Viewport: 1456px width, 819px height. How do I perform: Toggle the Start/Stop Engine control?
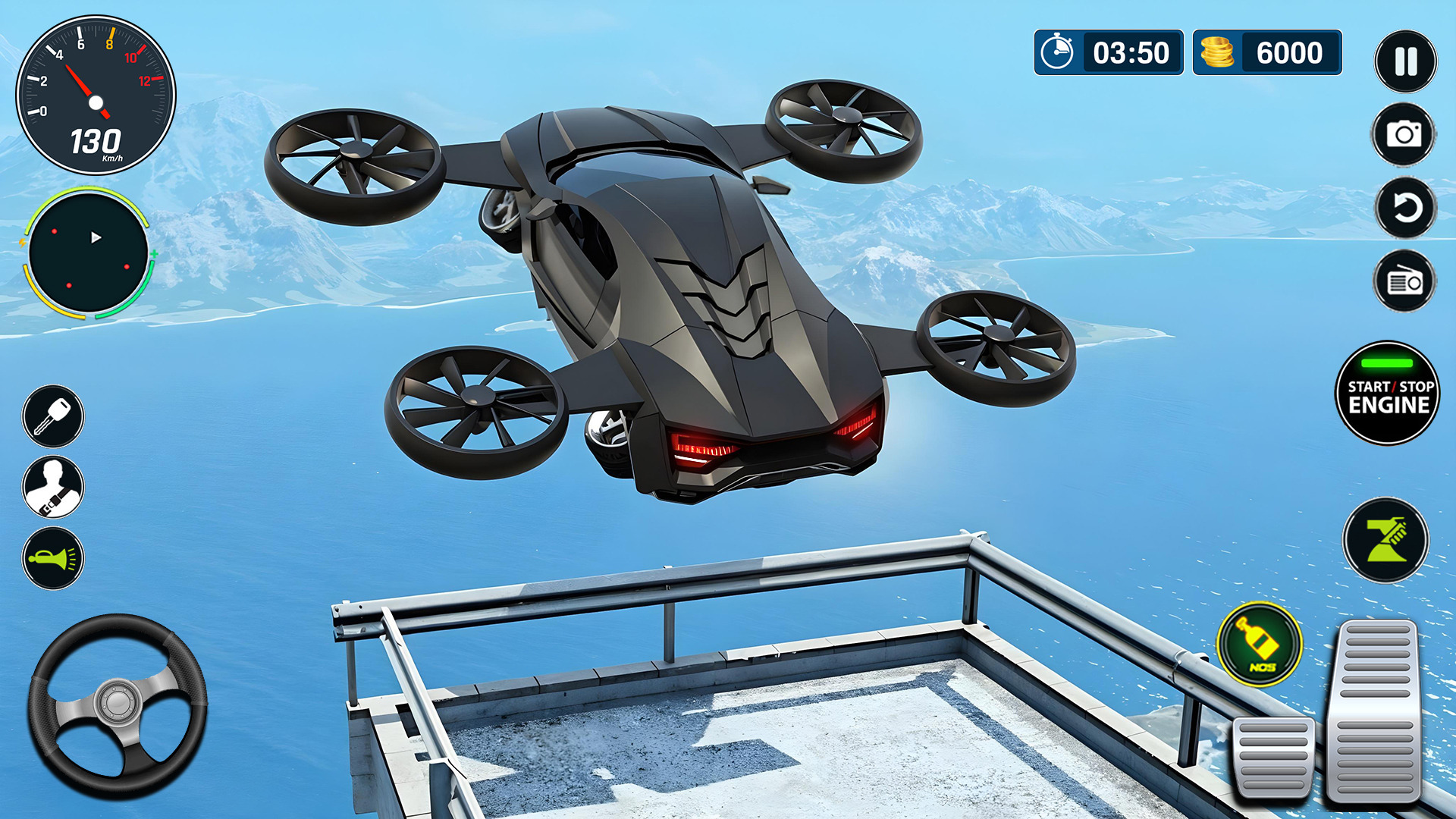tap(1387, 394)
